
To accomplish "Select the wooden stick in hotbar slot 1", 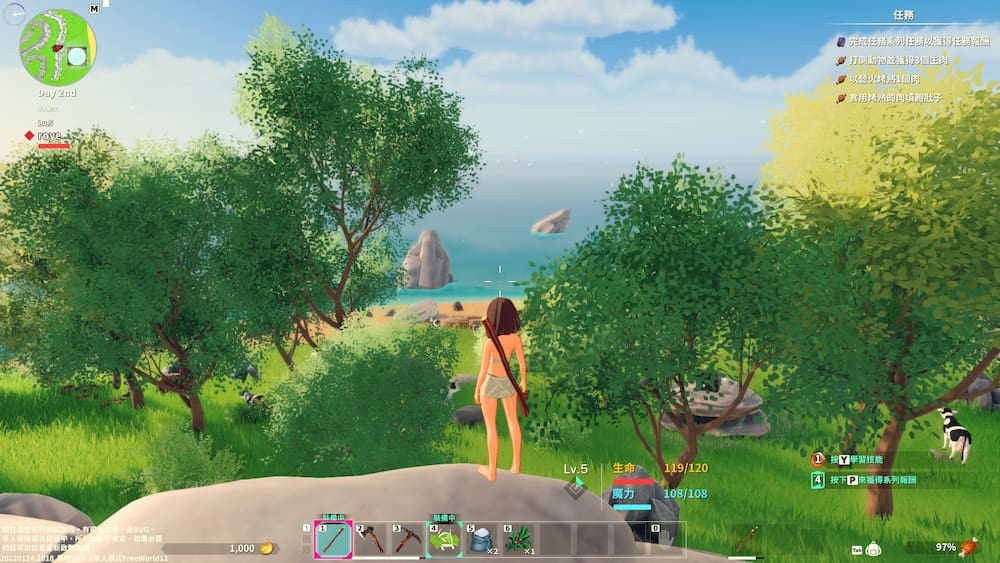I will pos(333,541).
